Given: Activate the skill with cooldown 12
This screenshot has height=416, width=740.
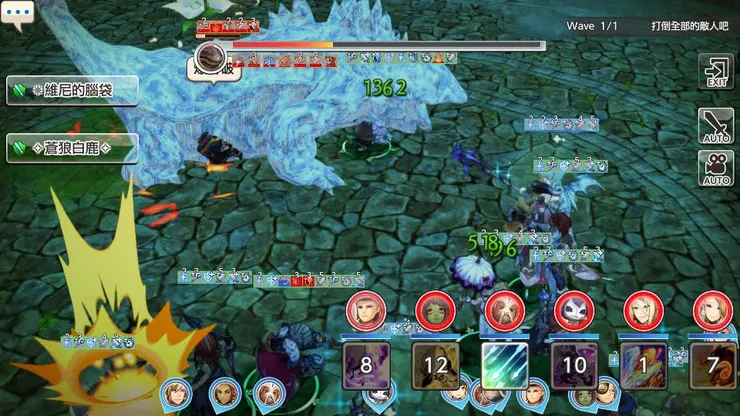Looking at the screenshot, I should 436,363.
